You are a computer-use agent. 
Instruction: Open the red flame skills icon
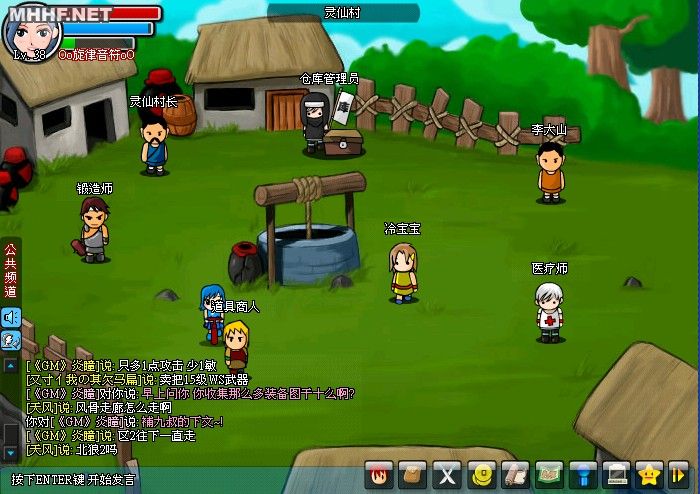pos(379,474)
